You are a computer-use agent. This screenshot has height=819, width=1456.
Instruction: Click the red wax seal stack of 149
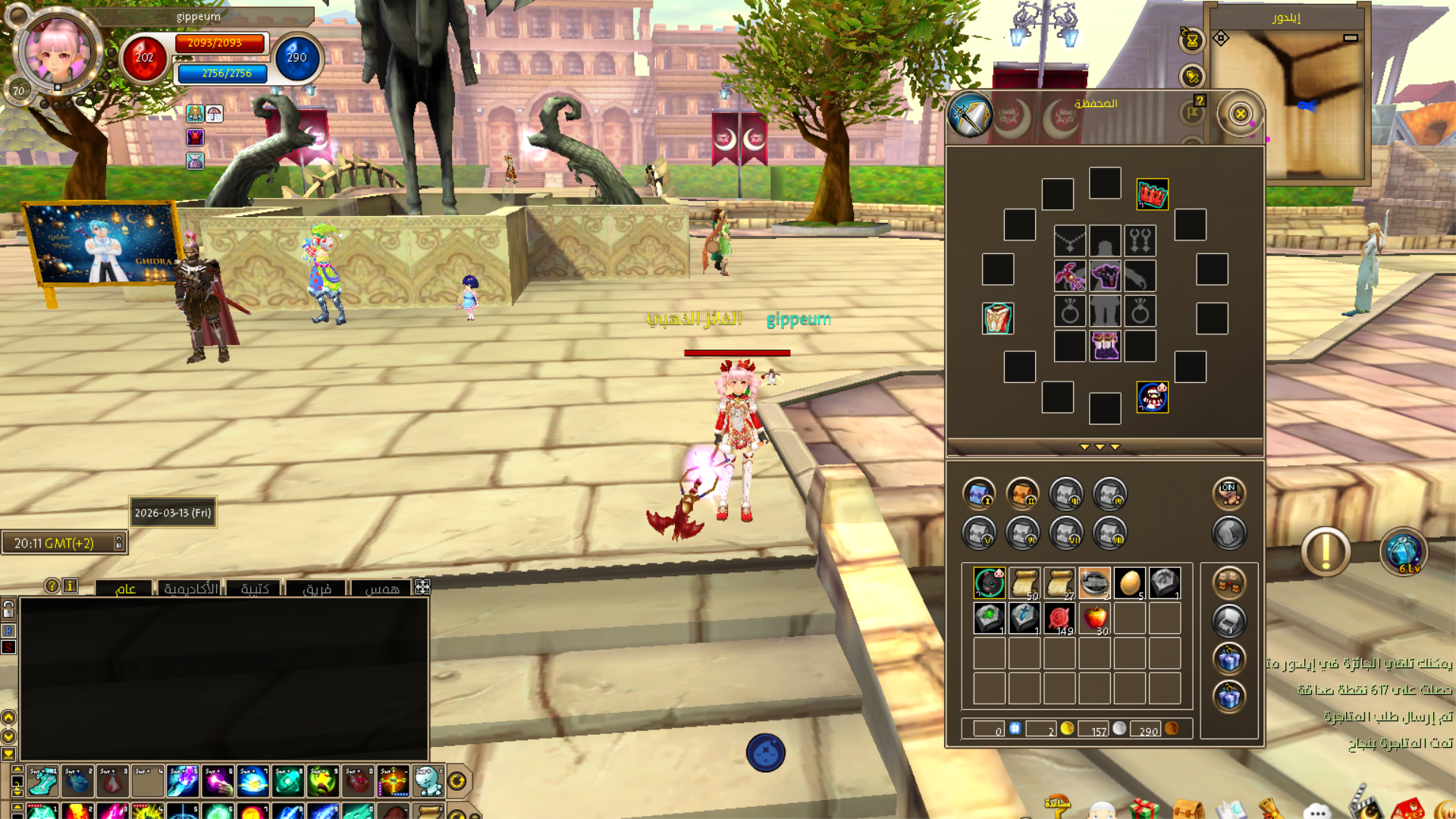click(x=1059, y=619)
